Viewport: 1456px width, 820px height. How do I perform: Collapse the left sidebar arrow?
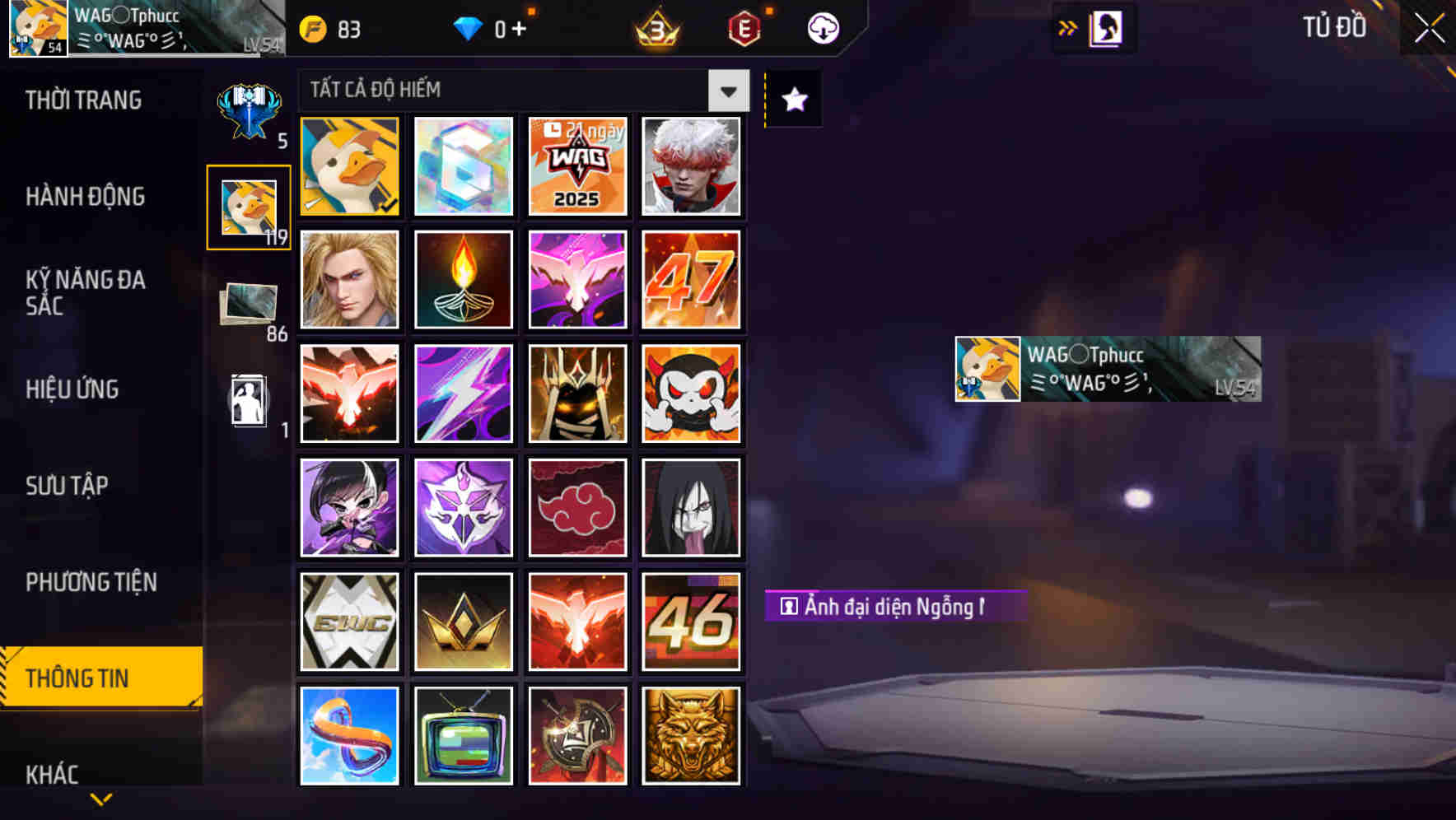pyautogui.click(x=1068, y=27)
